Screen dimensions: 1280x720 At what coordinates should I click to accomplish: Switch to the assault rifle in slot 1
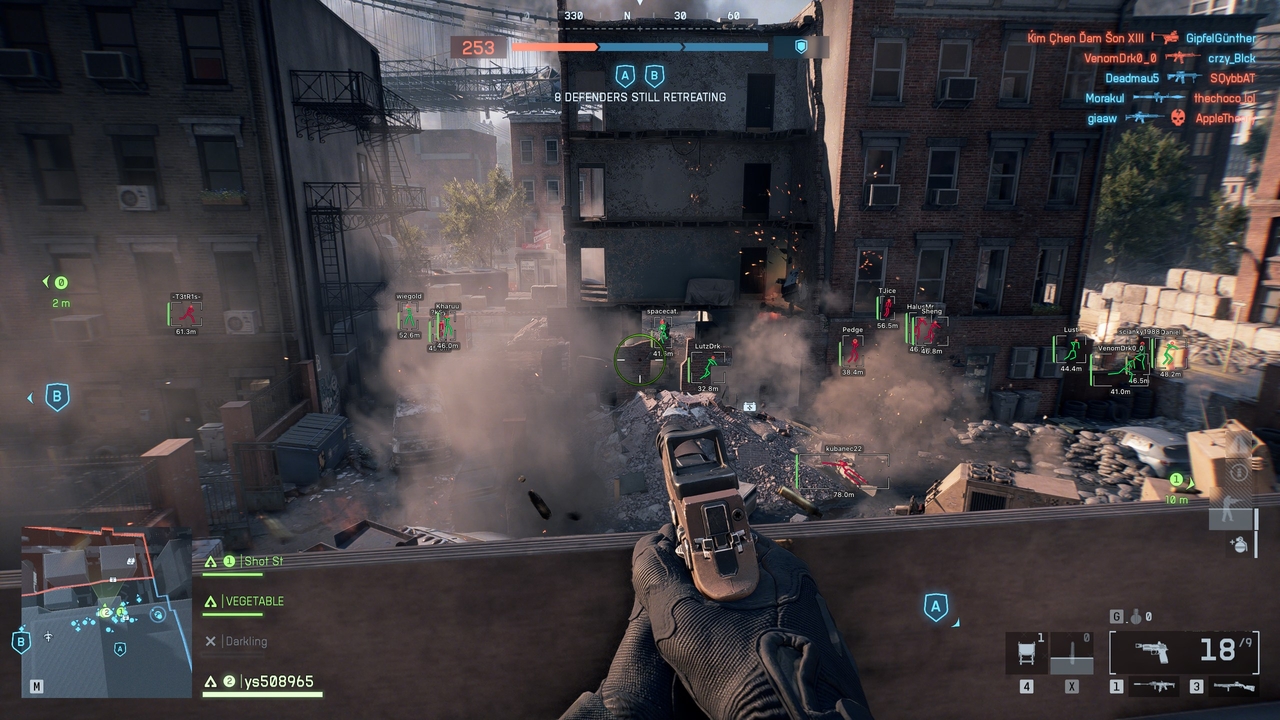tap(1152, 687)
